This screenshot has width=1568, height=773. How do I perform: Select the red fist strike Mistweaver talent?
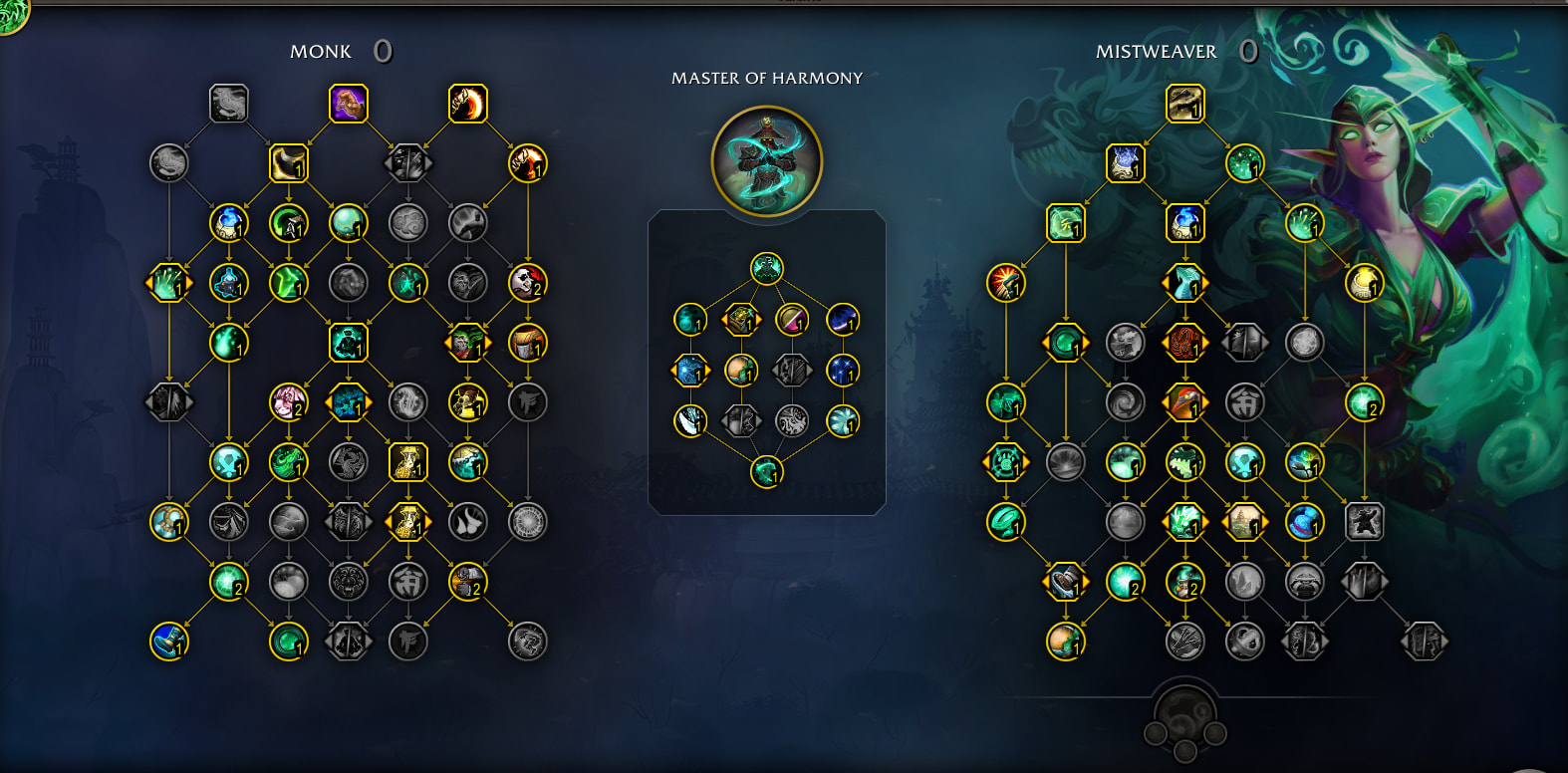coord(1005,283)
